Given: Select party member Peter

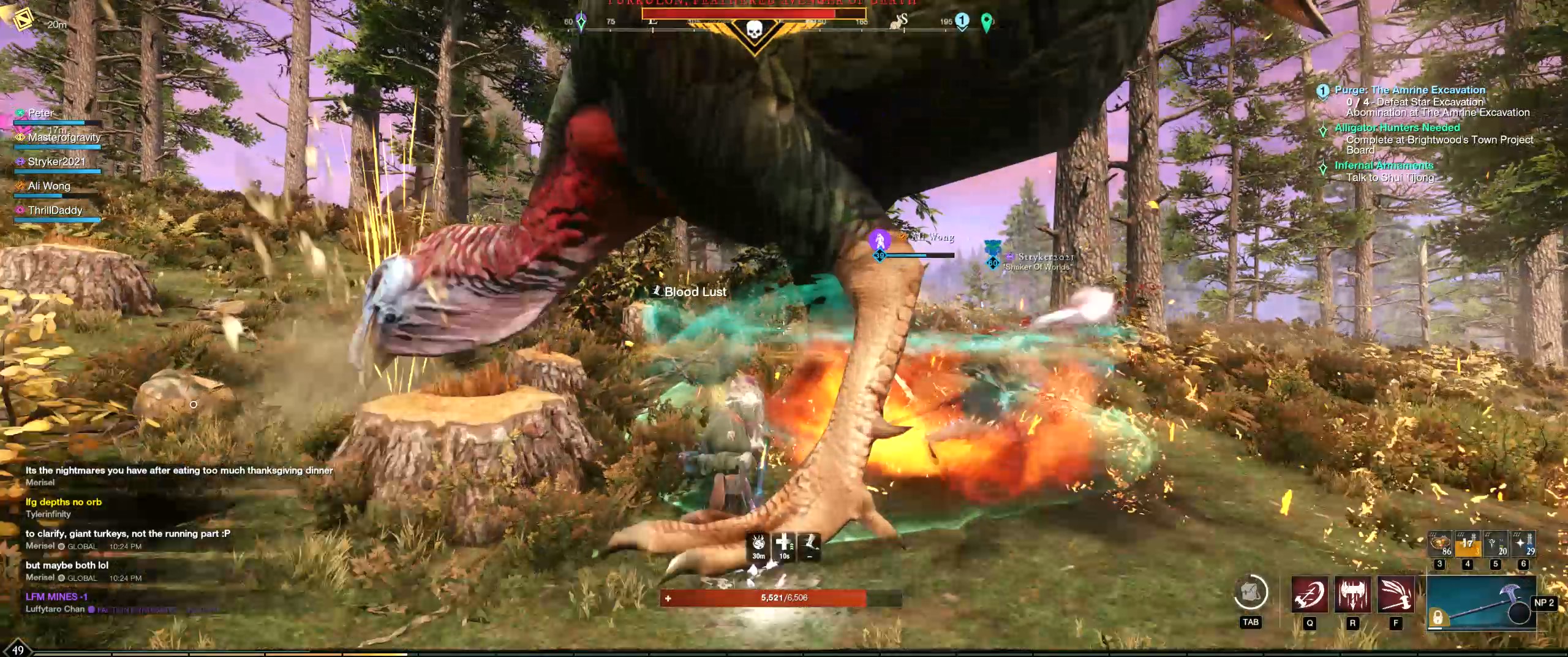Looking at the screenshot, I should point(41,113).
